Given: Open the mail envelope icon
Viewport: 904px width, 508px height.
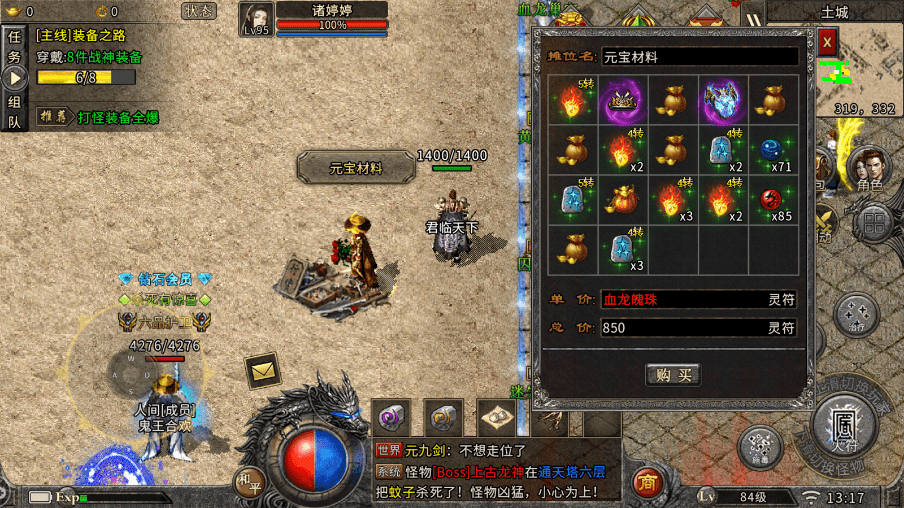Looking at the screenshot, I should [x=263, y=371].
